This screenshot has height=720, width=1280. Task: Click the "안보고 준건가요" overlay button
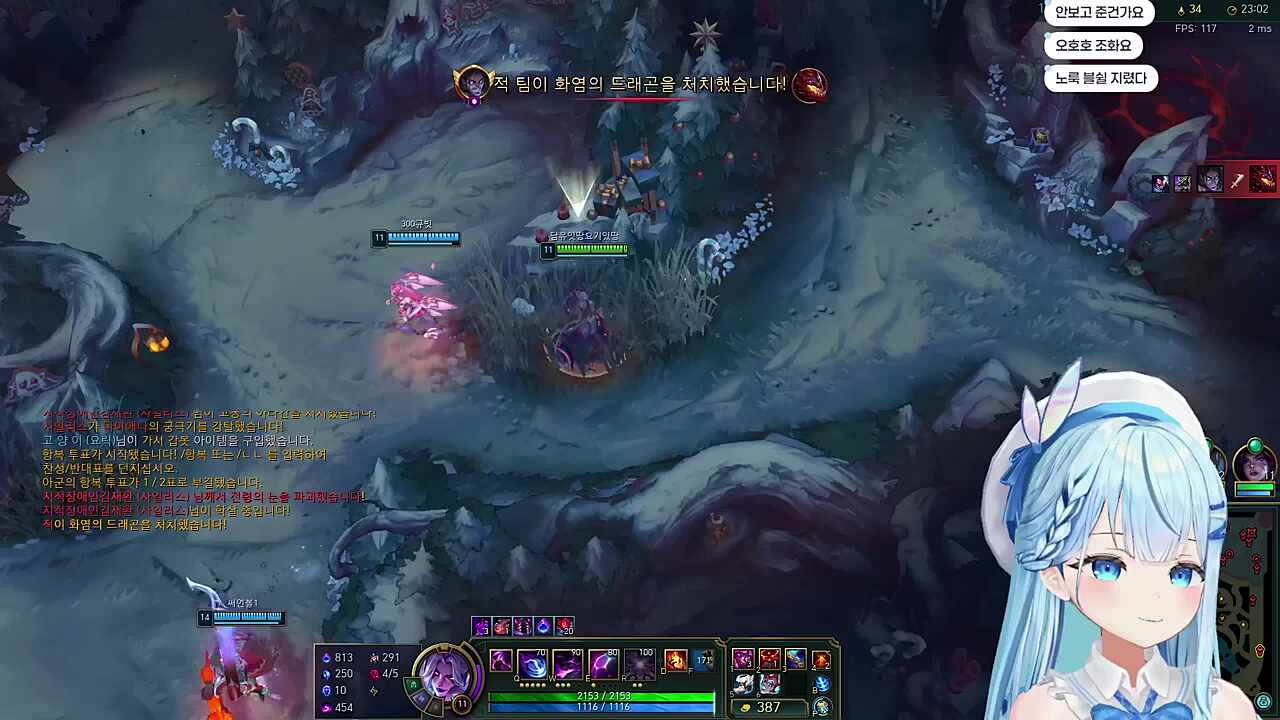point(1100,13)
